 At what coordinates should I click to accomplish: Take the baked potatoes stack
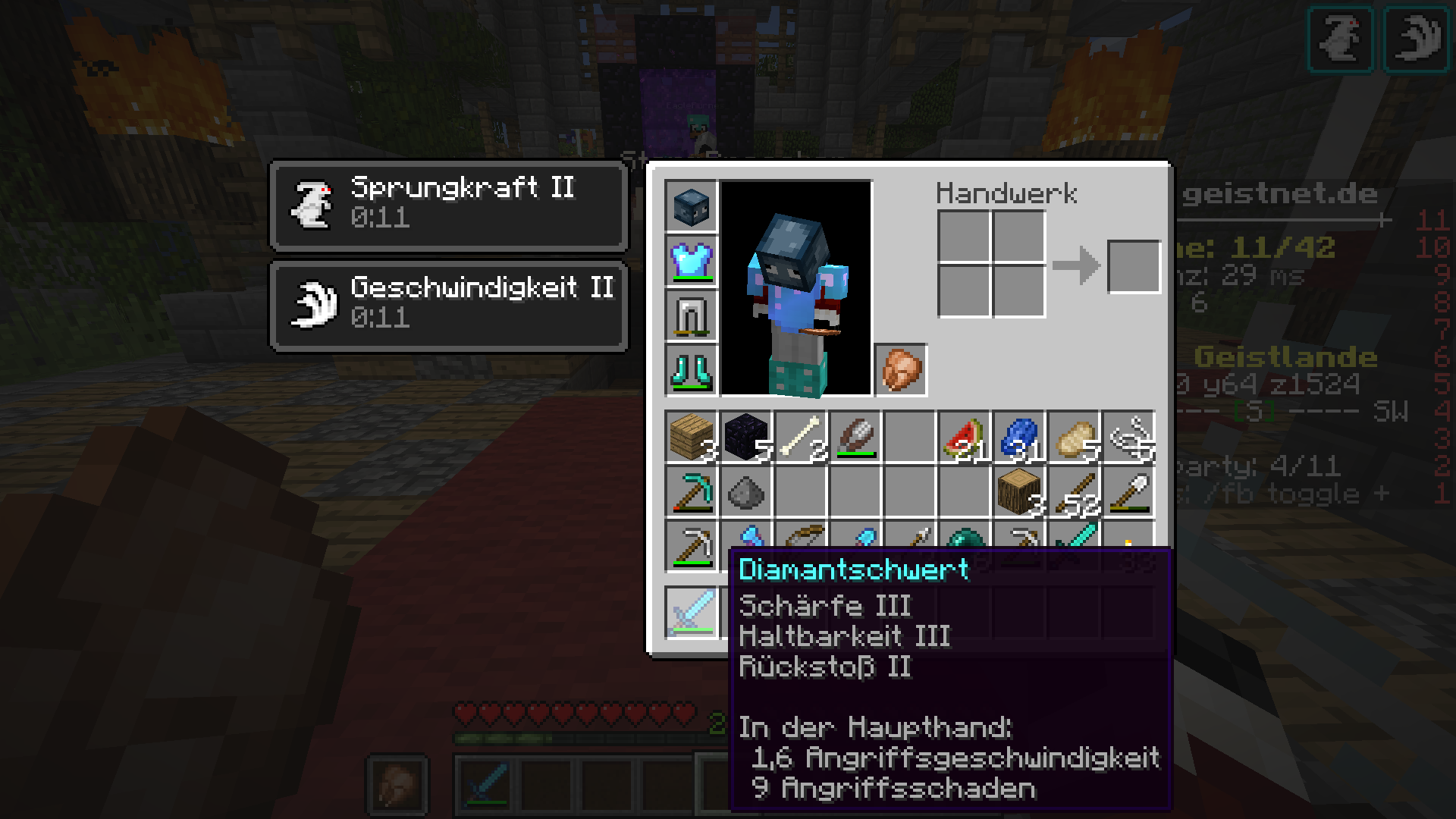pos(1073,437)
